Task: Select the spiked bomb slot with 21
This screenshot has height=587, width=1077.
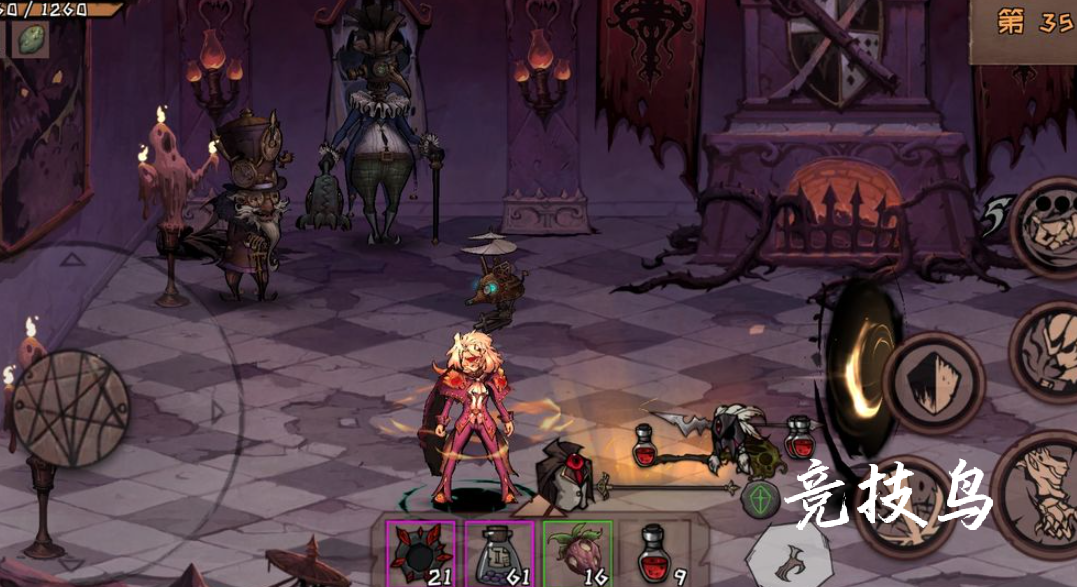Action: click(x=420, y=553)
